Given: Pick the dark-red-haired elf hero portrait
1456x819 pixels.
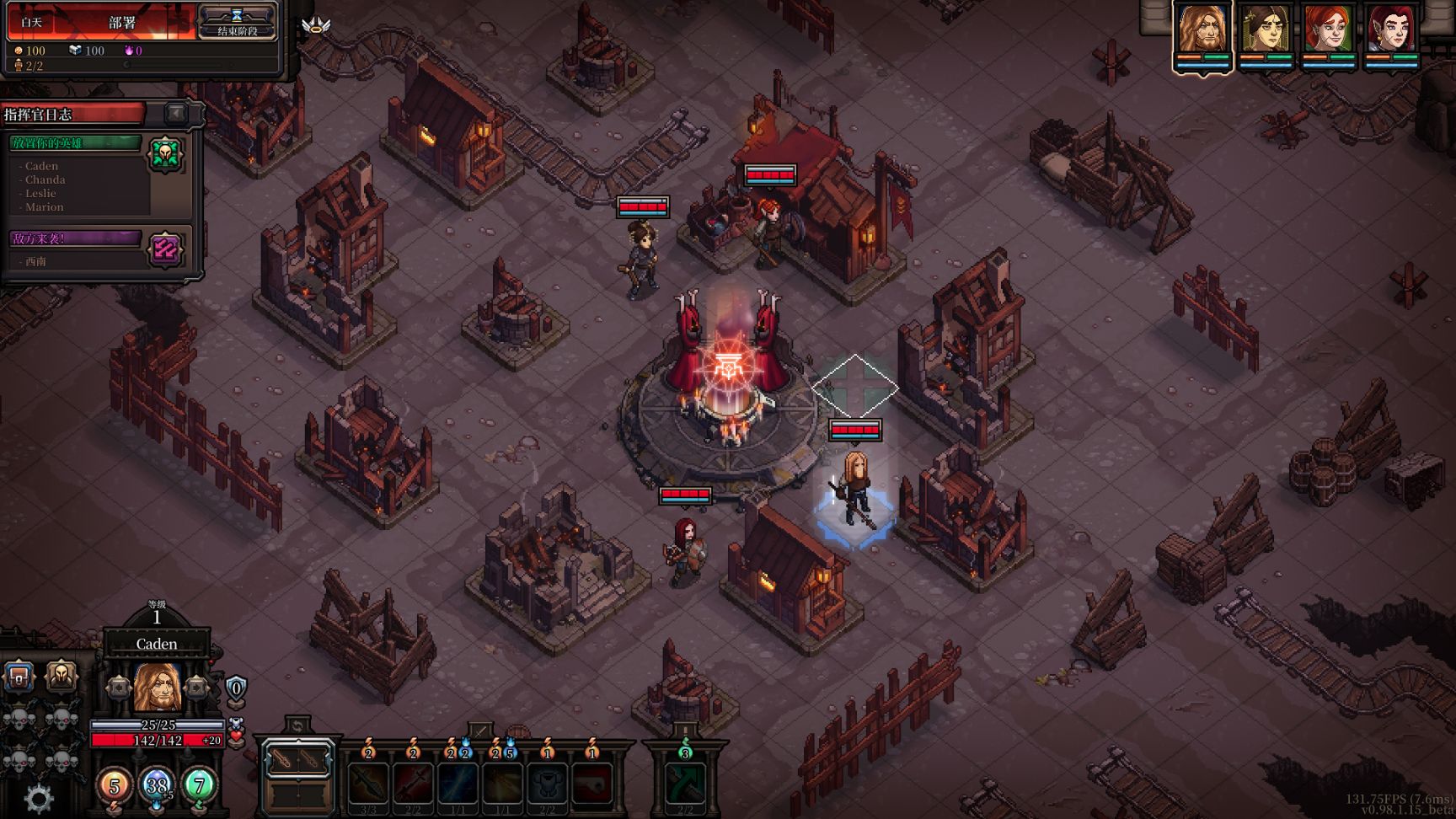Looking at the screenshot, I should [x=1391, y=29].
